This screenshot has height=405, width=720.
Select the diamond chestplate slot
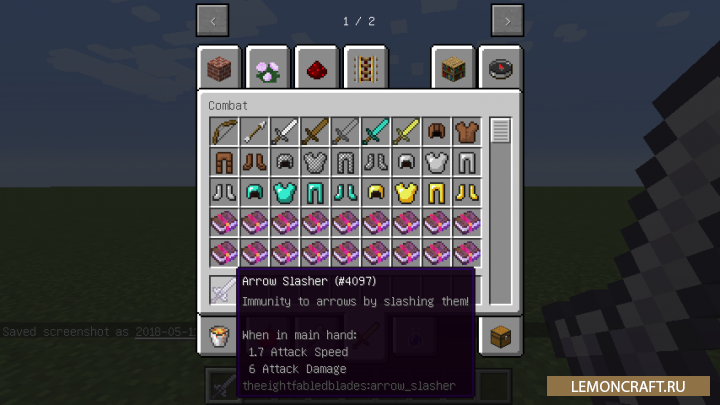coord(284,192)
